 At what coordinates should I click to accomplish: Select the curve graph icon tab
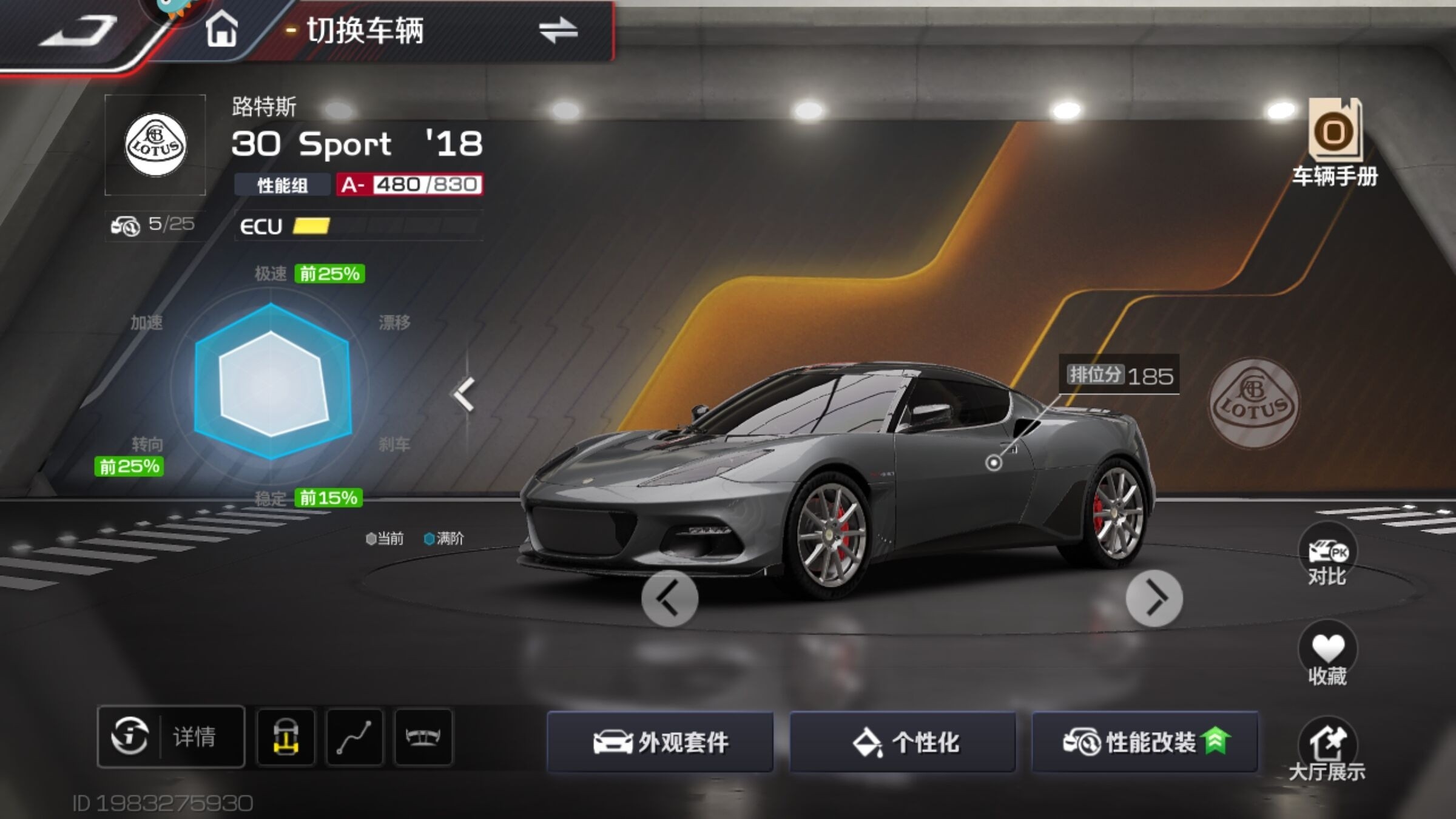tap(355, 736)
